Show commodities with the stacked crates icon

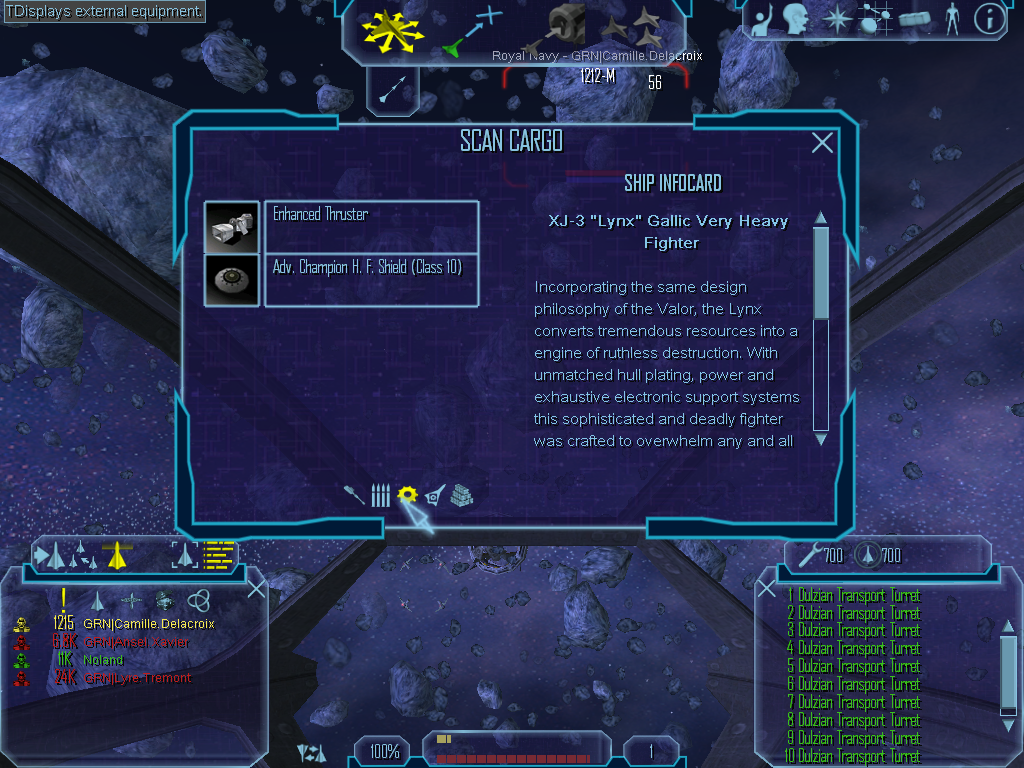pos(461,495)
